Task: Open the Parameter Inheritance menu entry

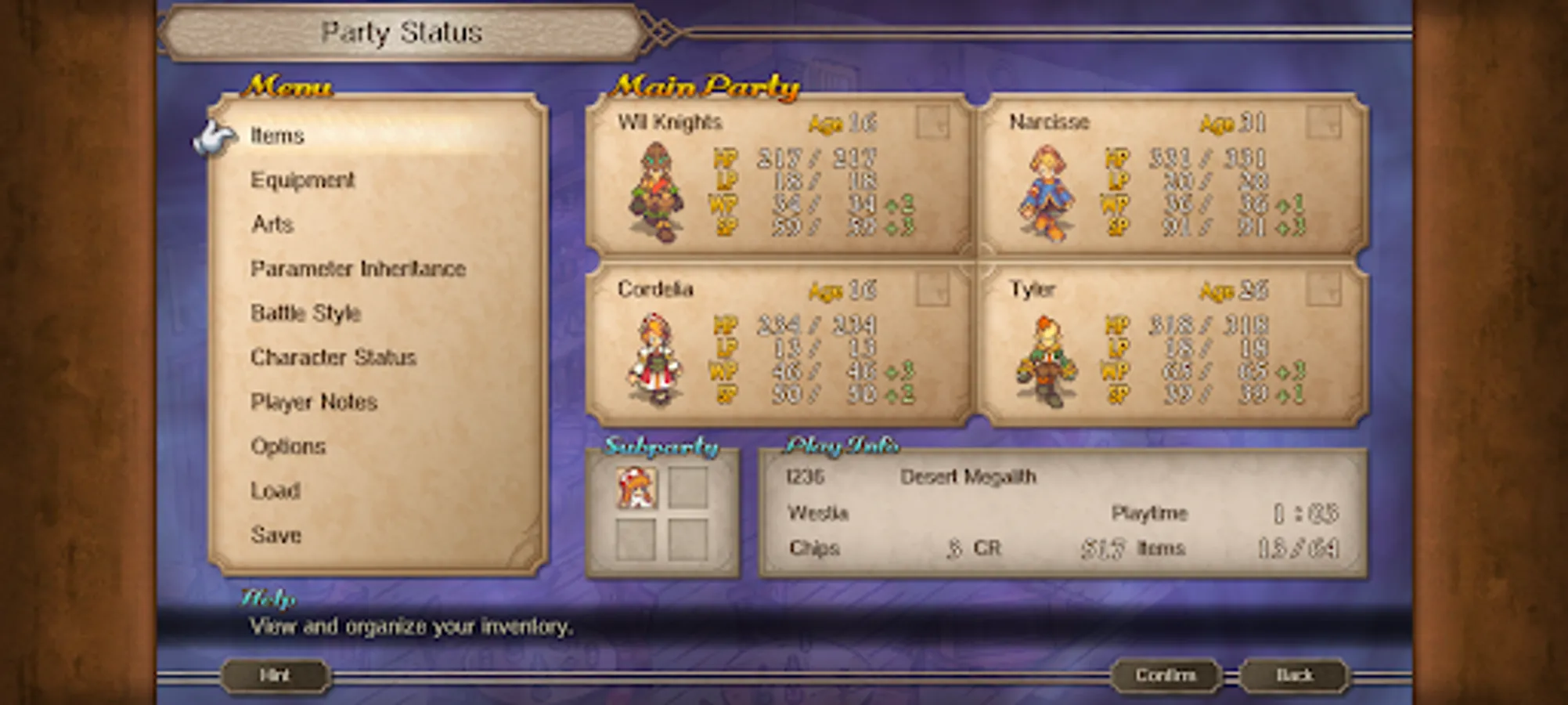Action: 358,269
